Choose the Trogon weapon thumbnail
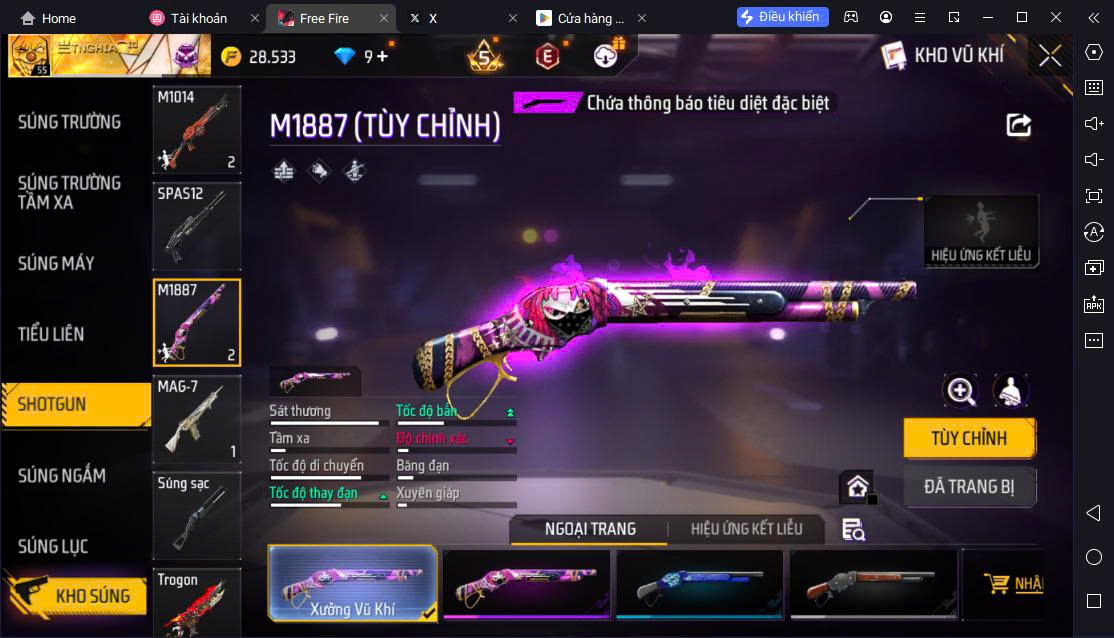The height and width of the screenshot is (638, 1114). tap(197, 602)
